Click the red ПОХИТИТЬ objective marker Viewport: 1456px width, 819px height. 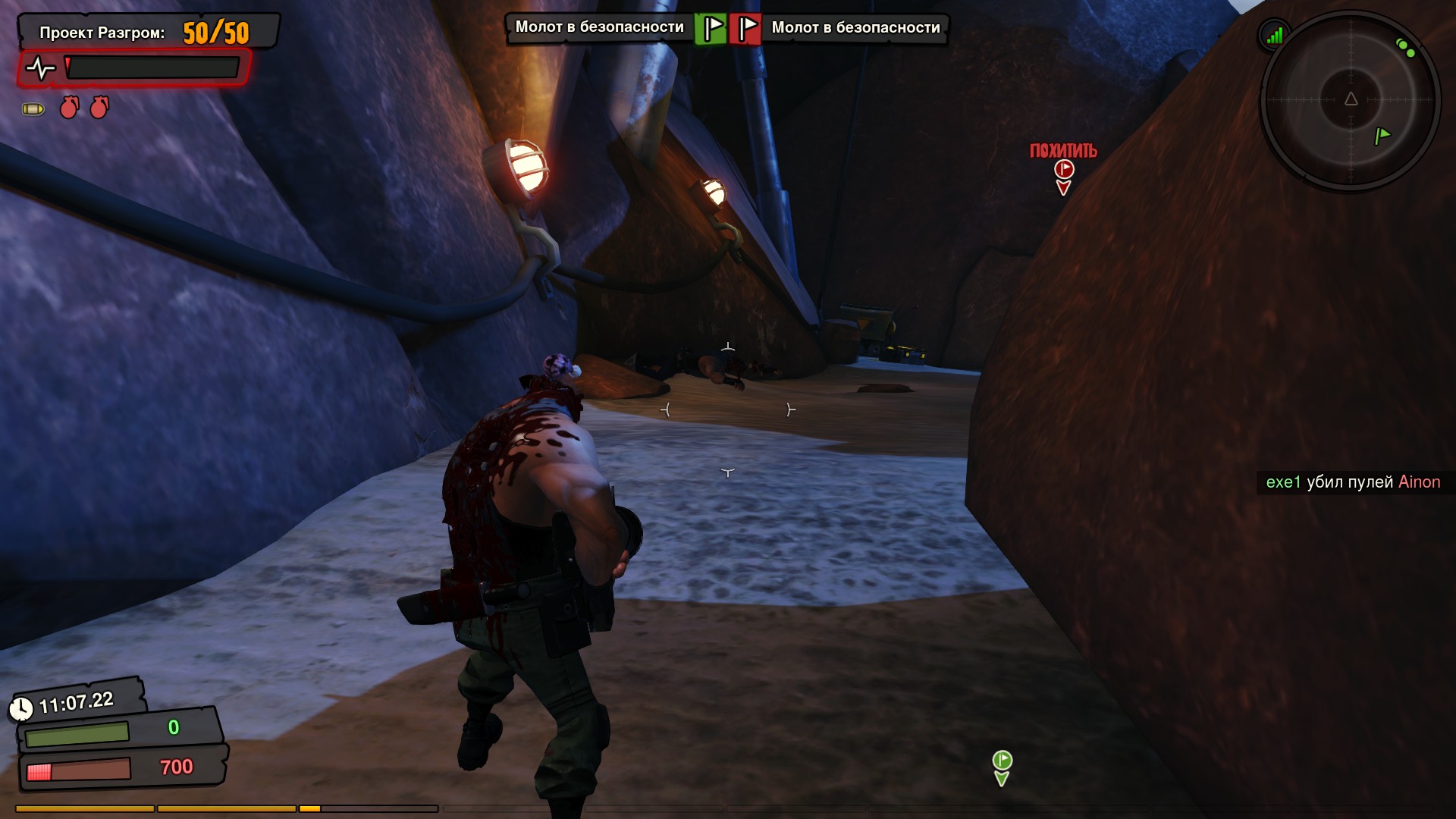click(x=1063, y=169)
